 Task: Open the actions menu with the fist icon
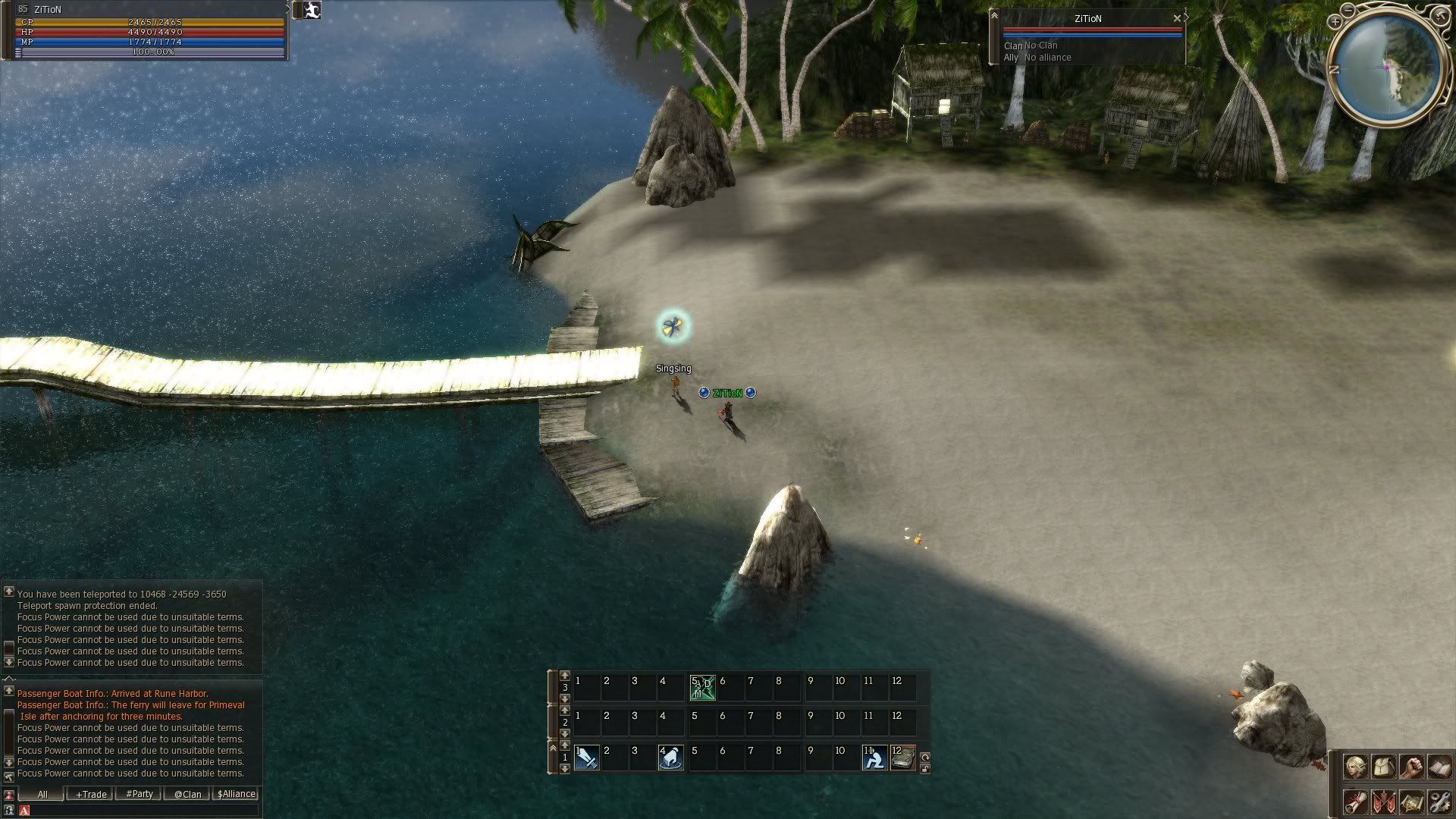1410,767
